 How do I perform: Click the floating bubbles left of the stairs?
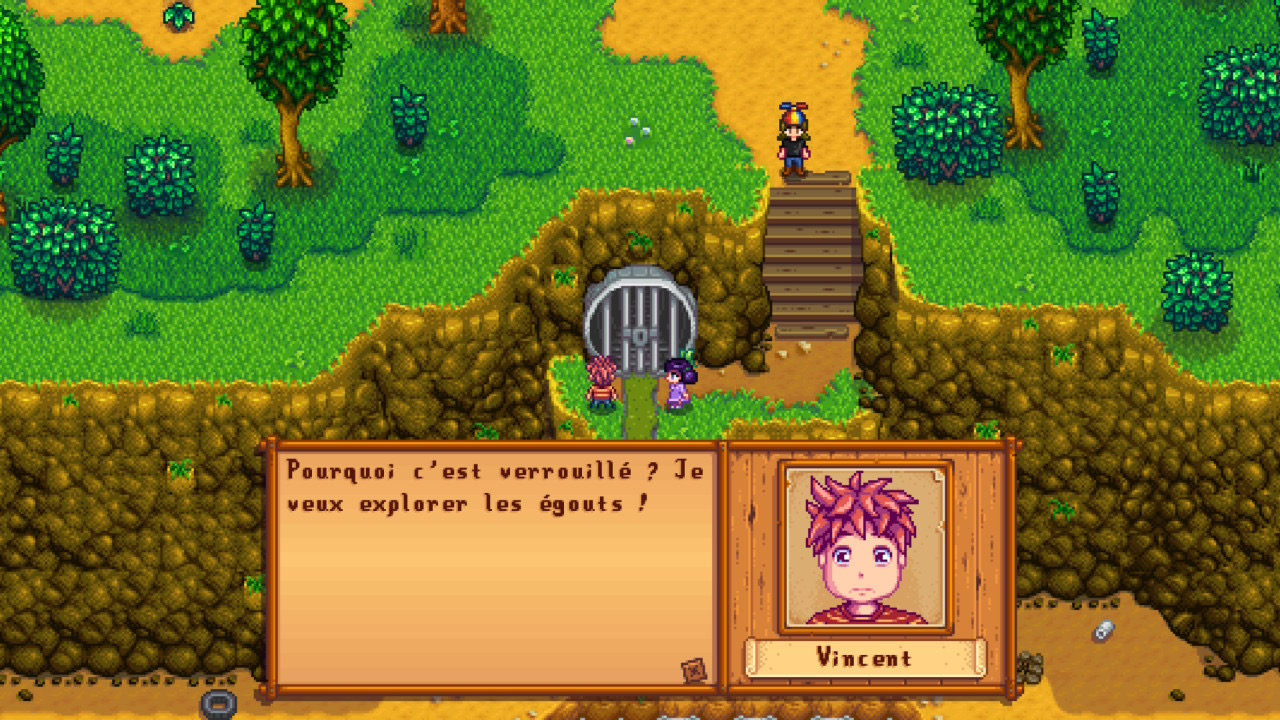pos(634,130)
